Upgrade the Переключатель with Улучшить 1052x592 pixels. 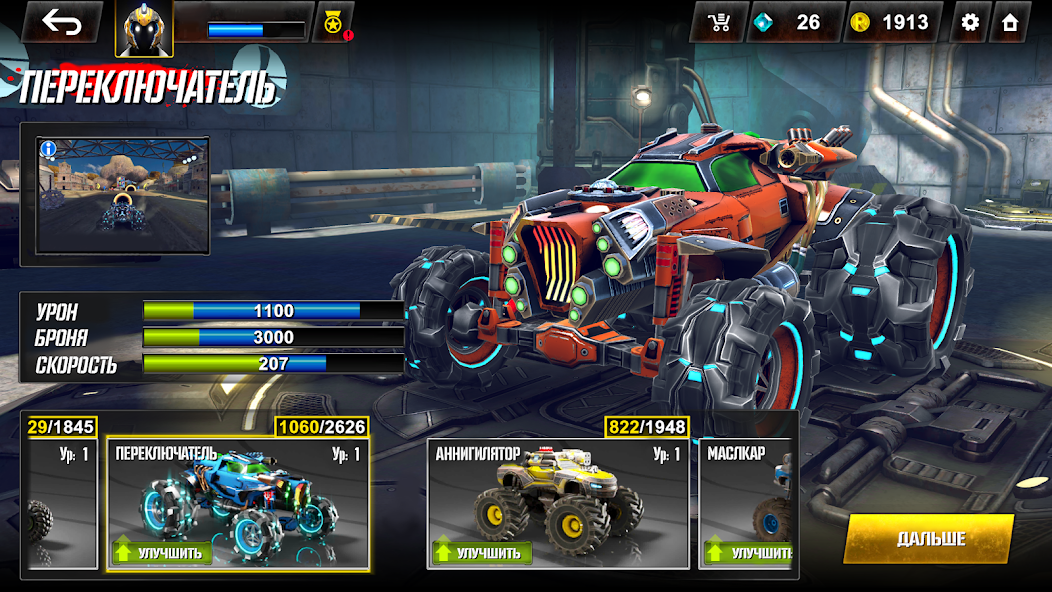click(162, 552)
